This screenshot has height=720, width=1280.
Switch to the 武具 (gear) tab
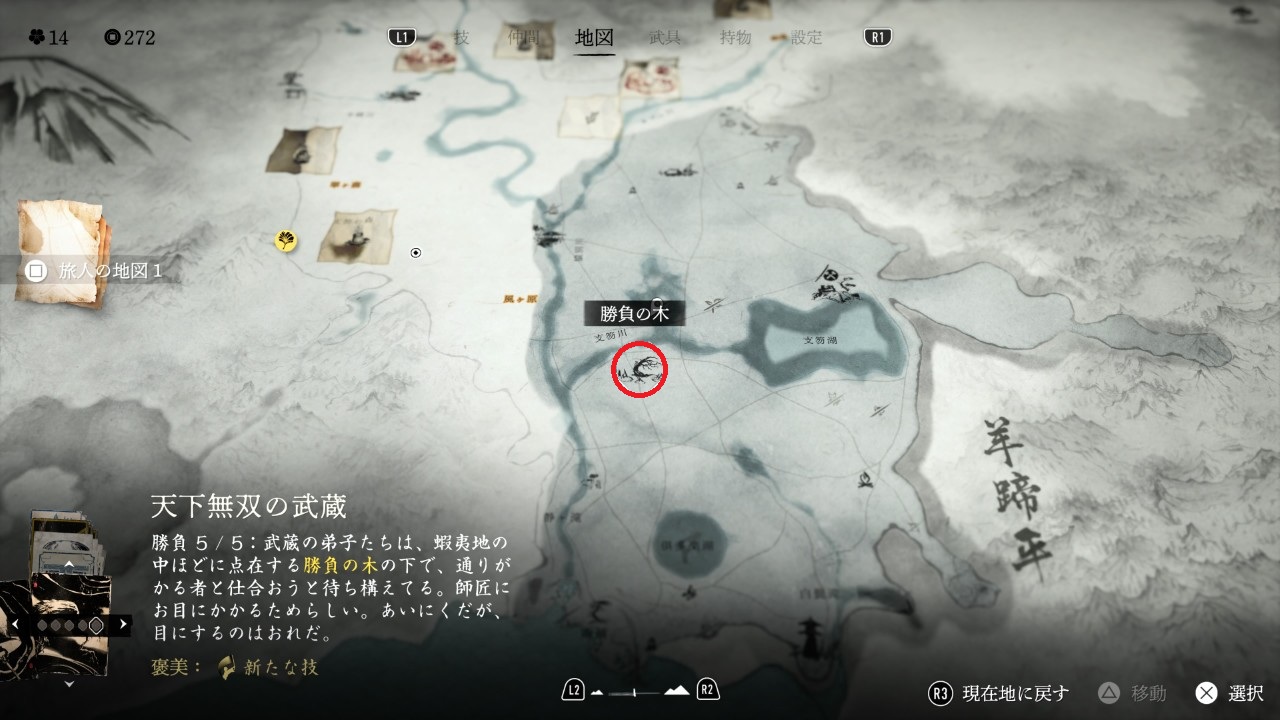[x=665, y=38]
